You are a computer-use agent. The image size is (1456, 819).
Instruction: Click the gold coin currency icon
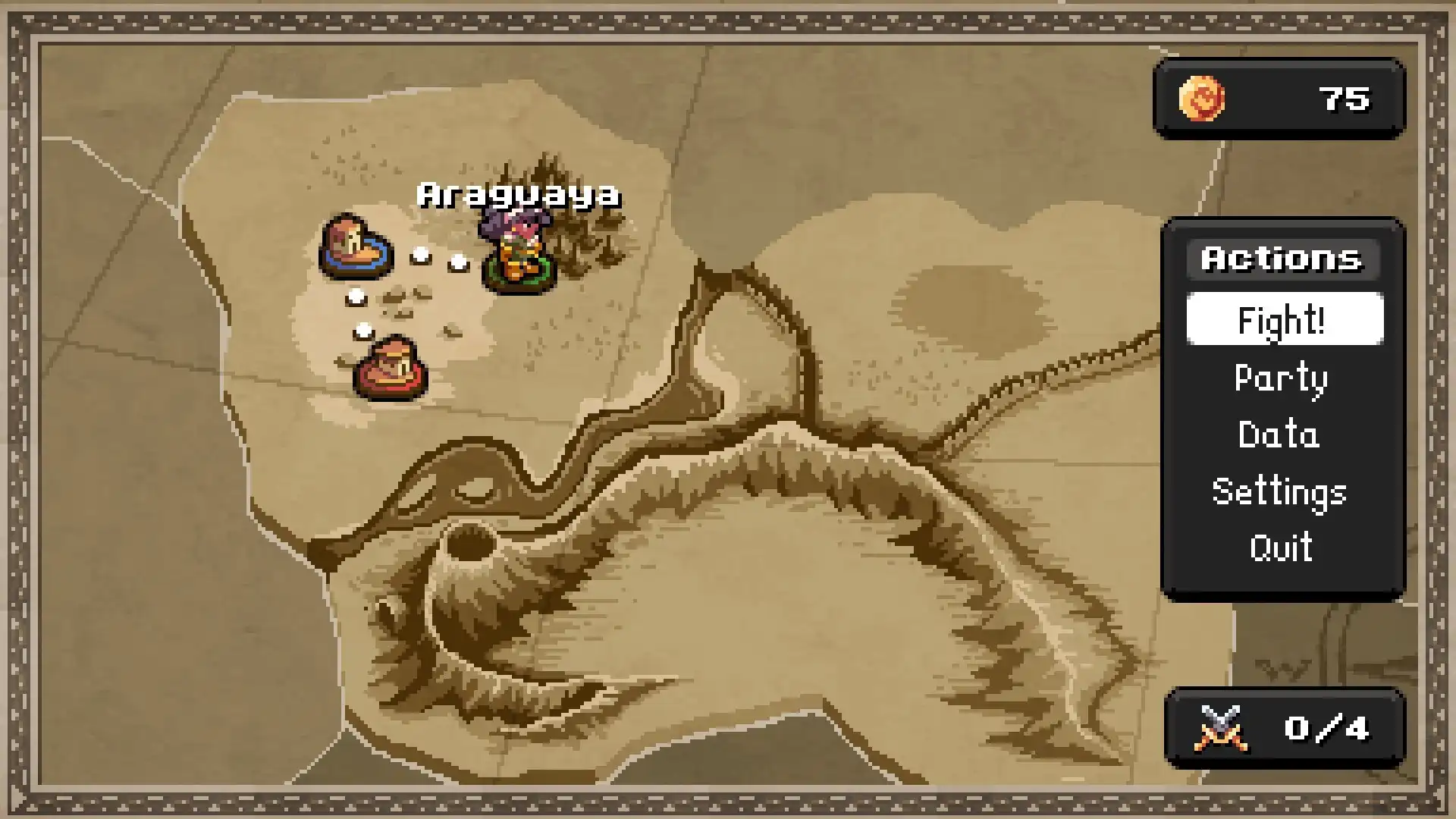[1200, 99]
